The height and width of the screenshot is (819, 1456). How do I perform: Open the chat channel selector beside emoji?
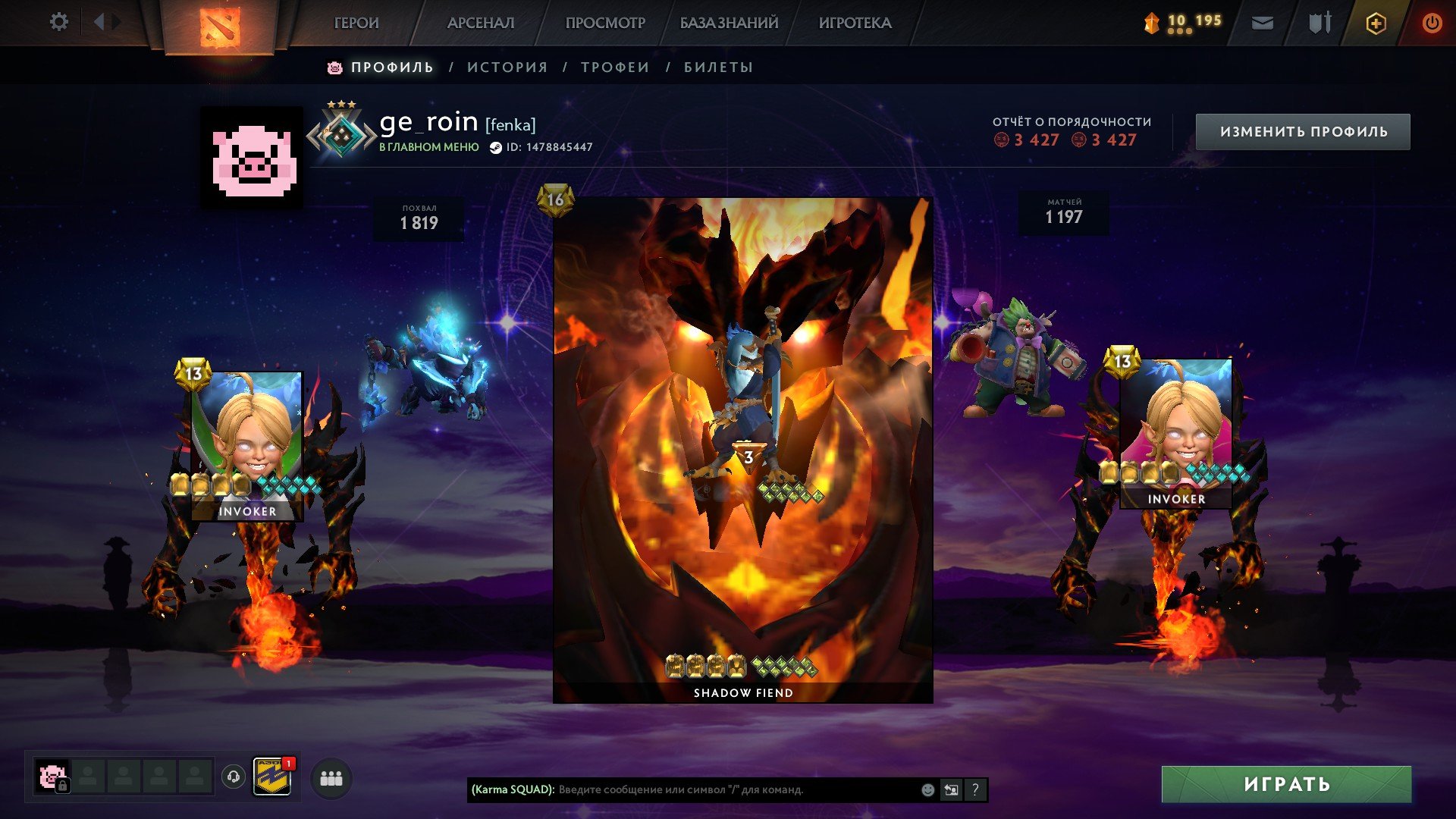pos(951,789)
